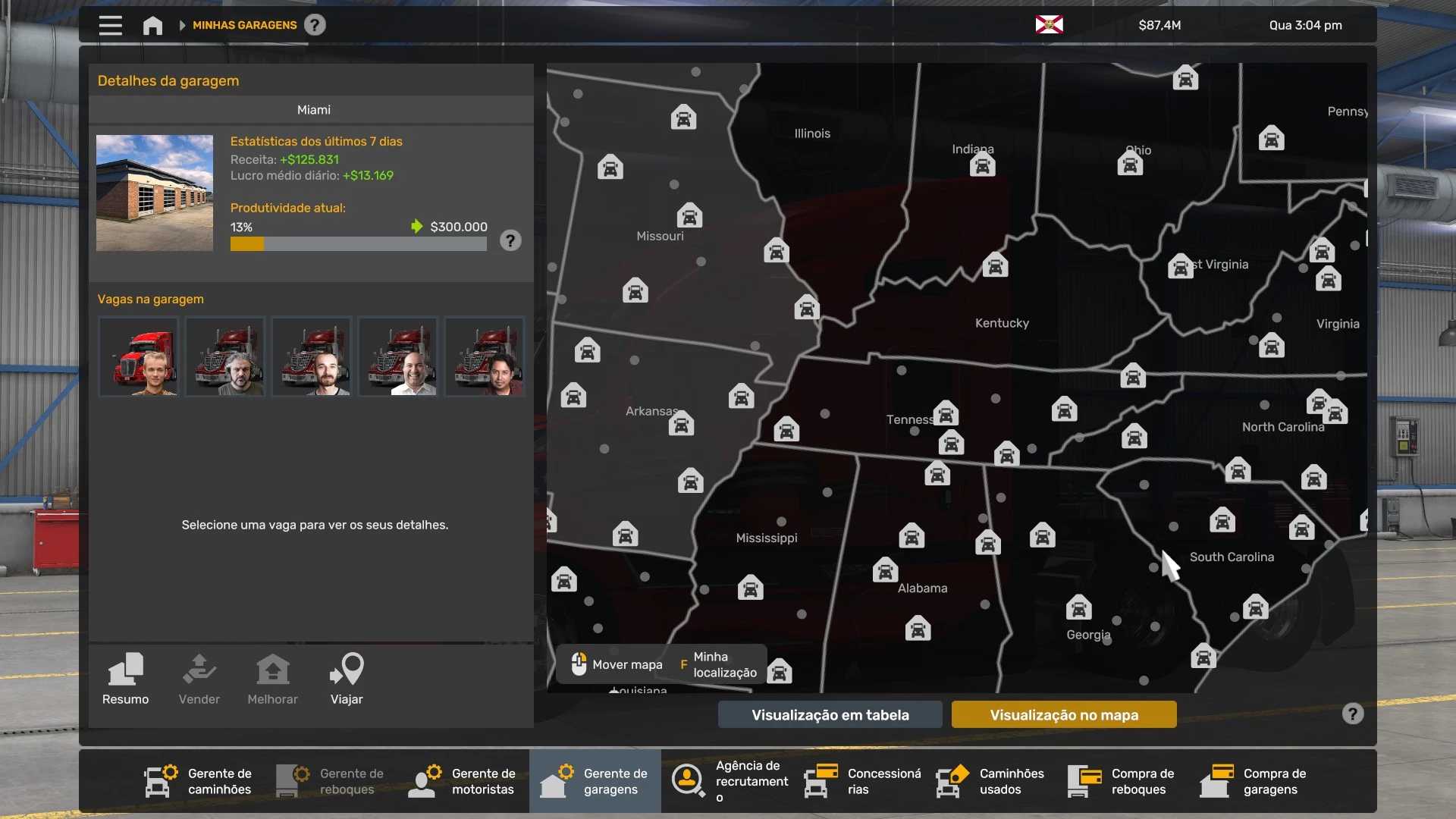Select the red truck driver slot

point(139,356)
